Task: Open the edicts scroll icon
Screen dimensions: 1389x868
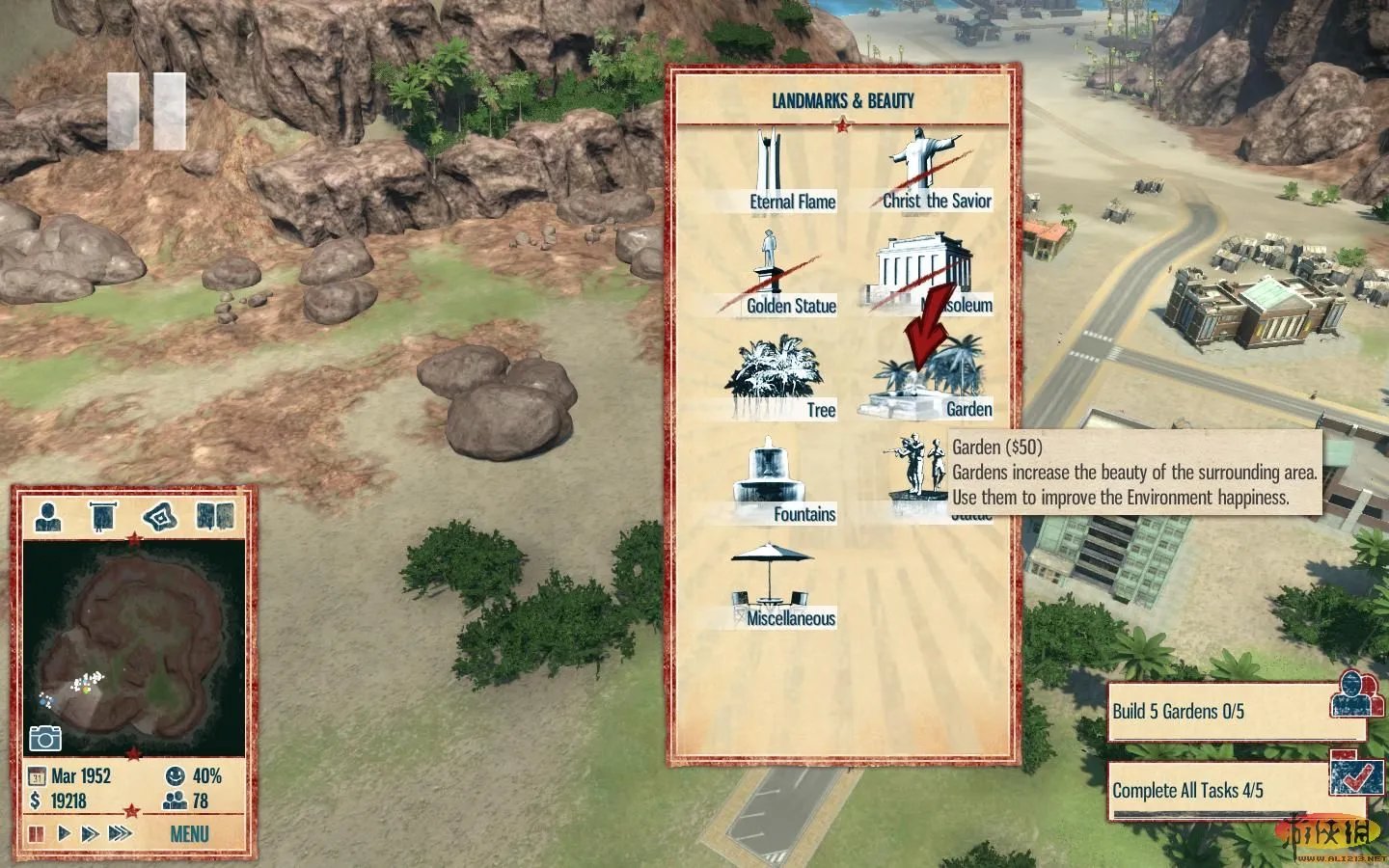Action: pyautogui.click(x=102, y=517)
